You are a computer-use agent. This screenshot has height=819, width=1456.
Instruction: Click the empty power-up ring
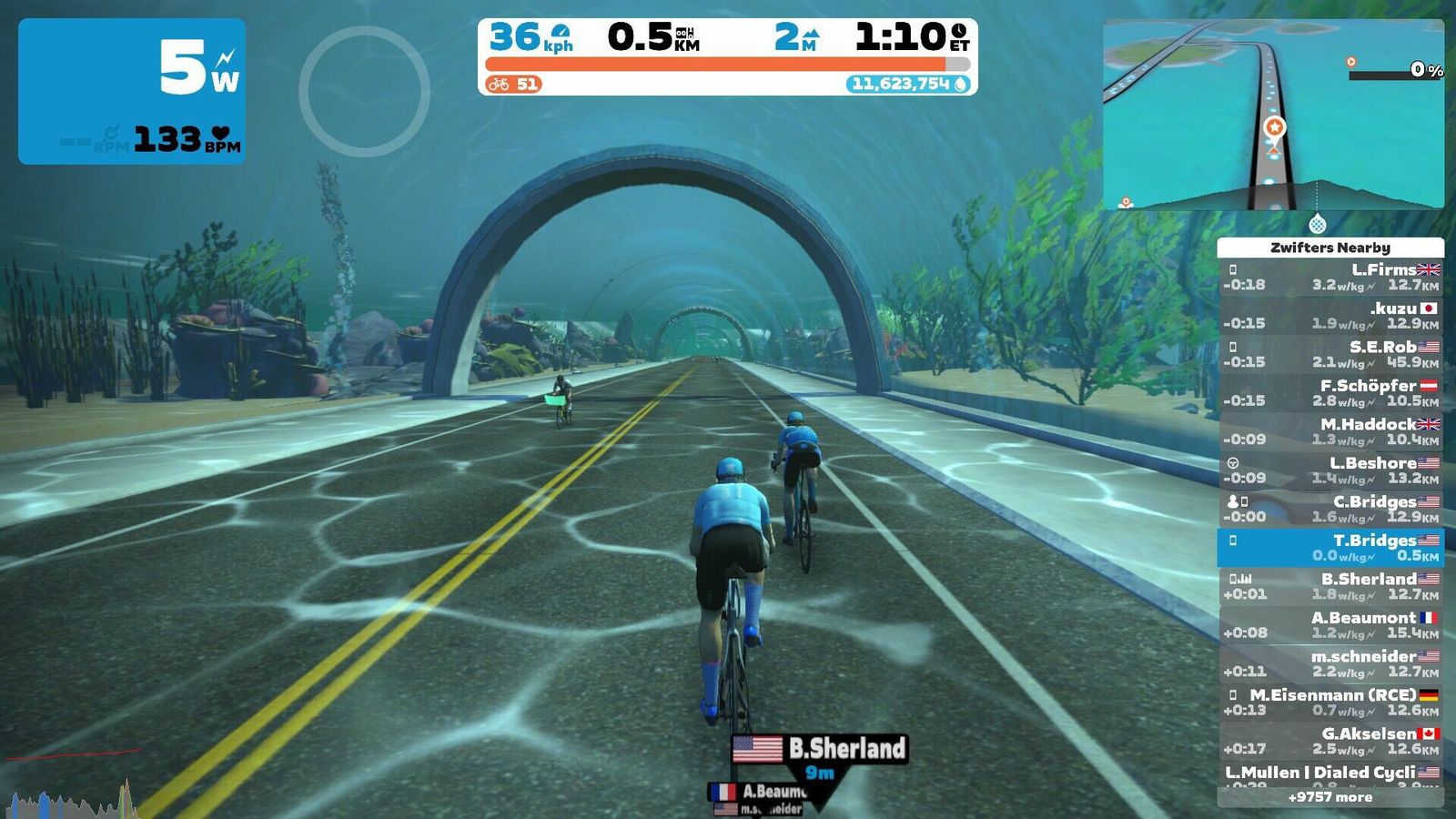(x=364, y=91)
